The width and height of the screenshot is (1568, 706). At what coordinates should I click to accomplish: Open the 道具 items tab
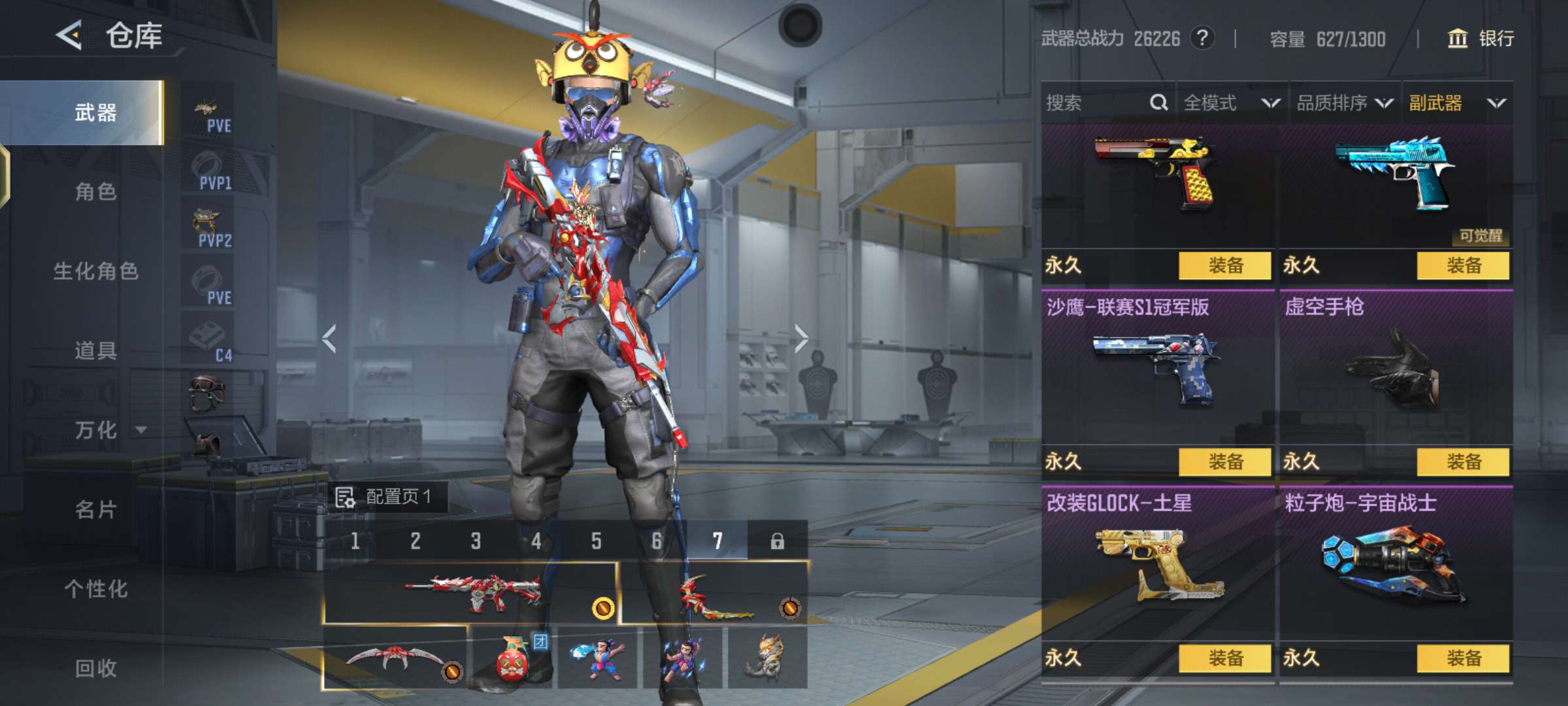pos(95,350)
